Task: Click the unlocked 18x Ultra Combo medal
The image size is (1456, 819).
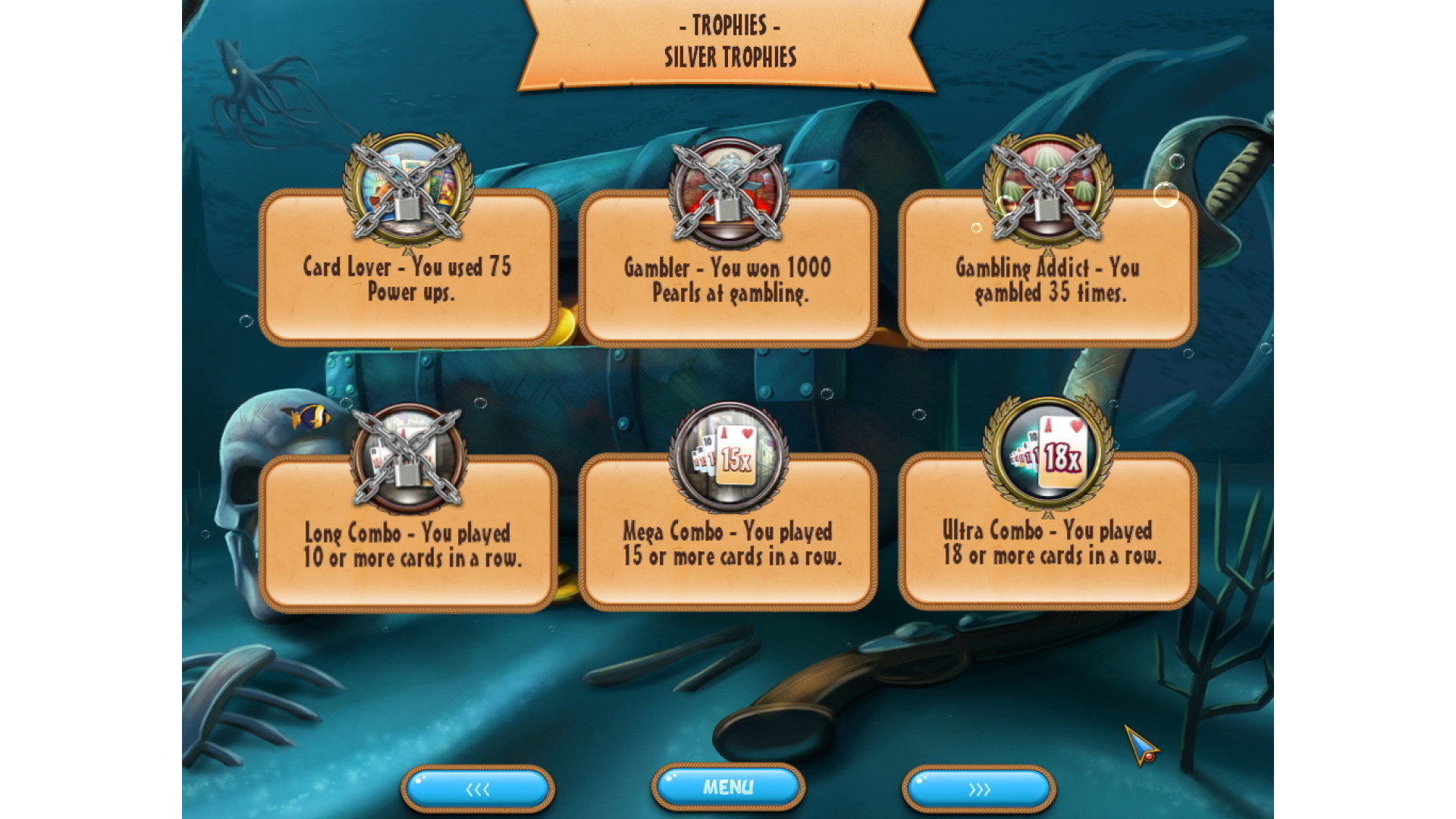Action: [1048, 453]
